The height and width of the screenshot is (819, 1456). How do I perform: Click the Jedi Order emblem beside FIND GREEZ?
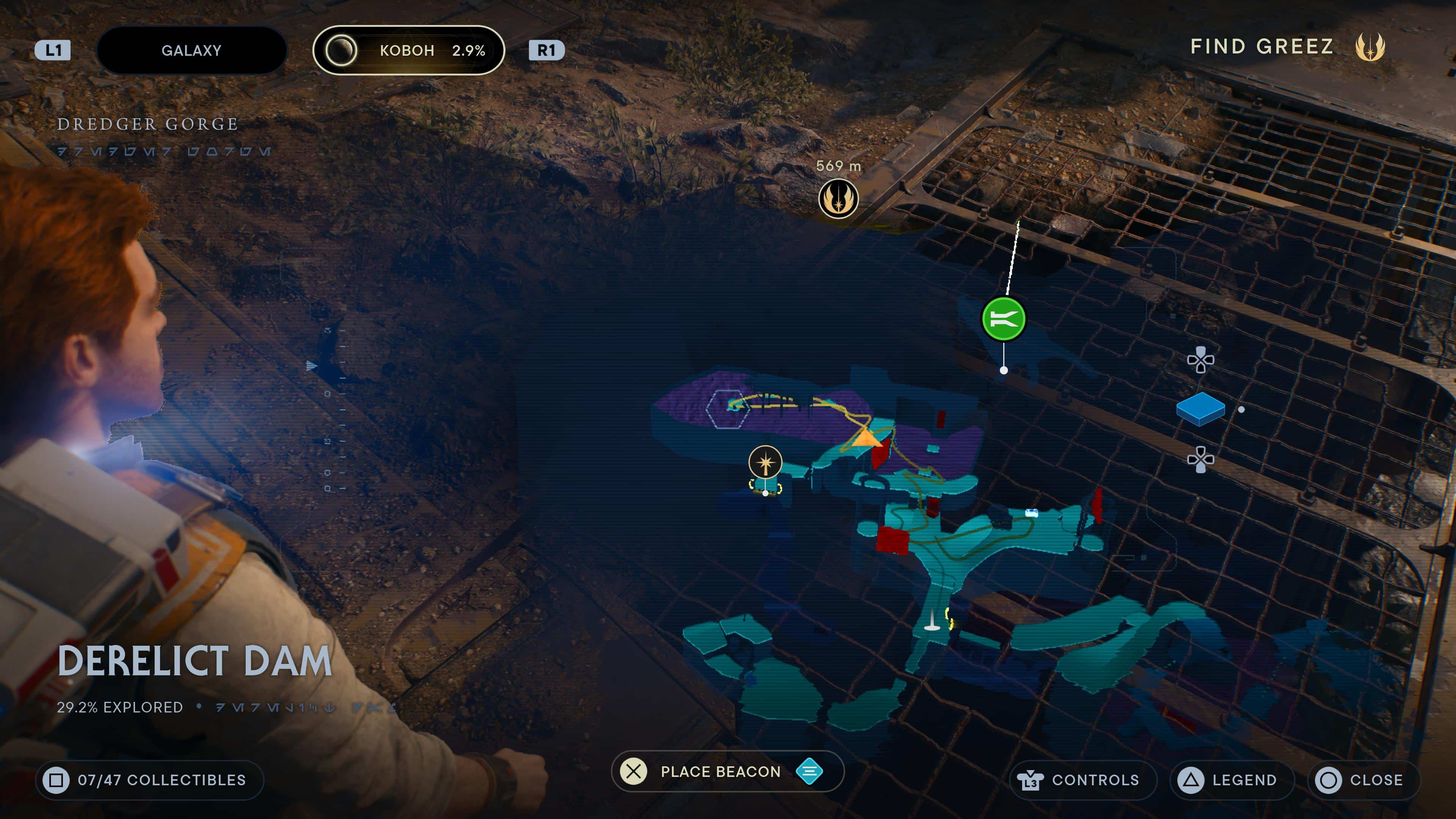(x=1371, y=48)
